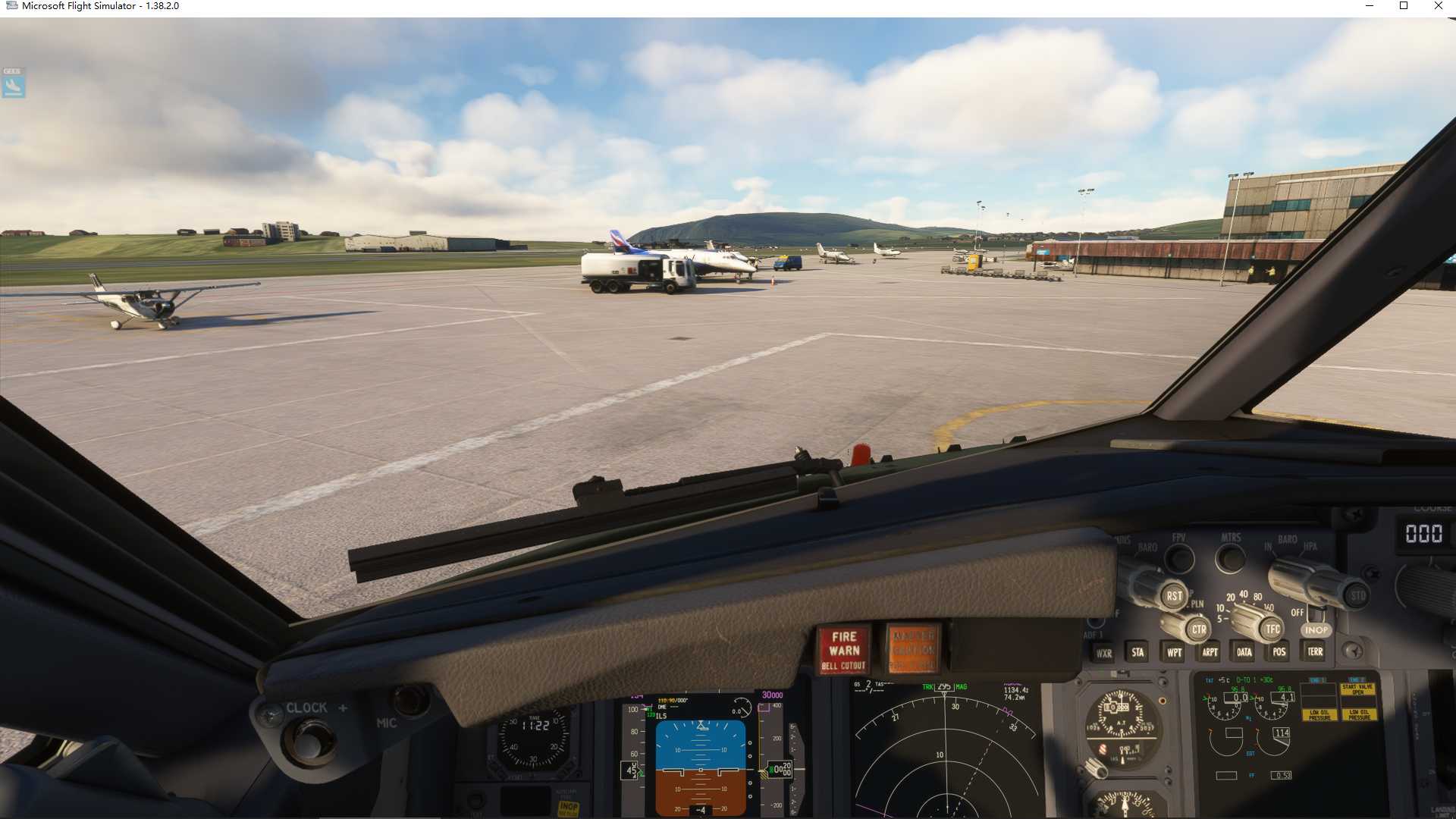Reset the Master Caution light
Screen dimensions: 1456x819
913,650
